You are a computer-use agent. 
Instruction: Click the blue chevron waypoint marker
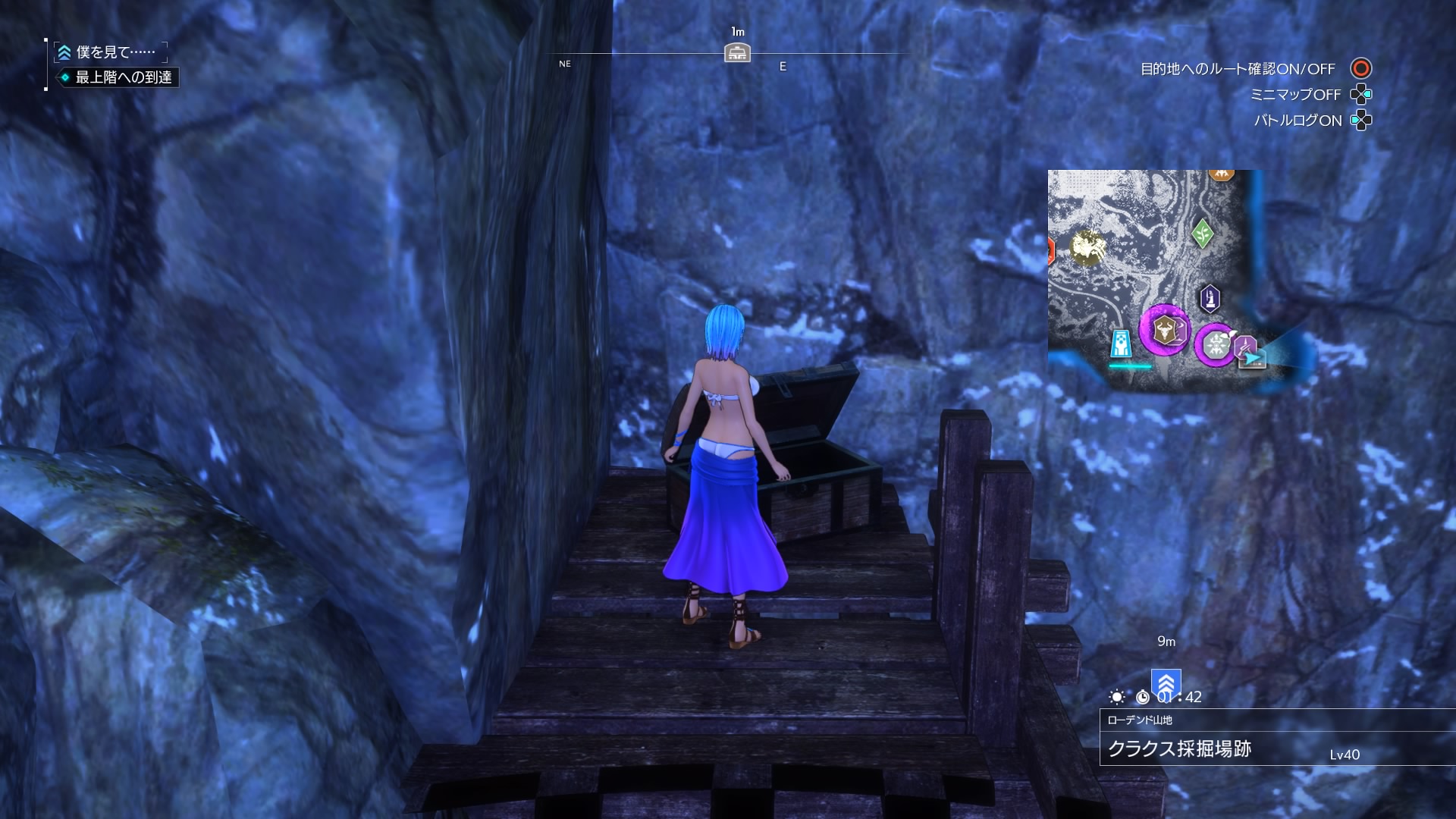pos(1166,682)
